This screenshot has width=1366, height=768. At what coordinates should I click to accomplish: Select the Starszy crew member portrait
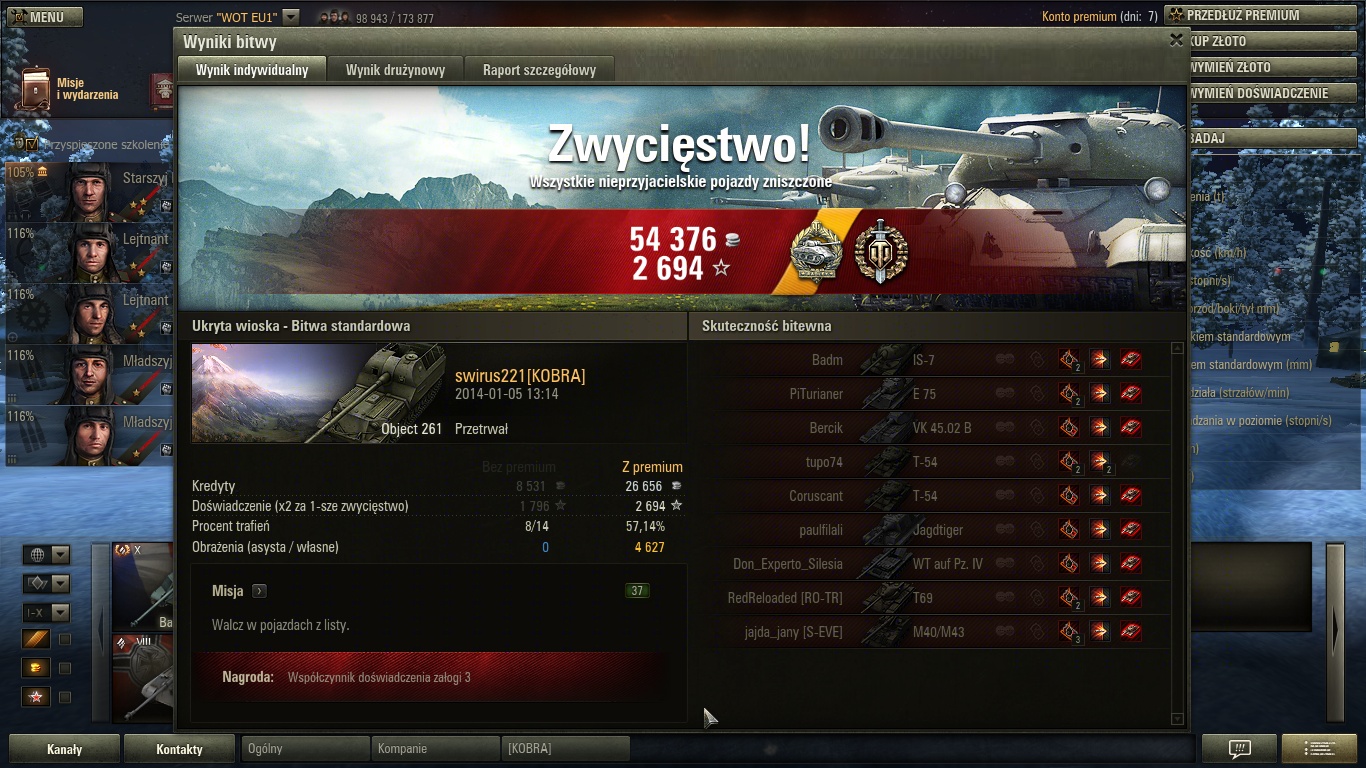90,192
